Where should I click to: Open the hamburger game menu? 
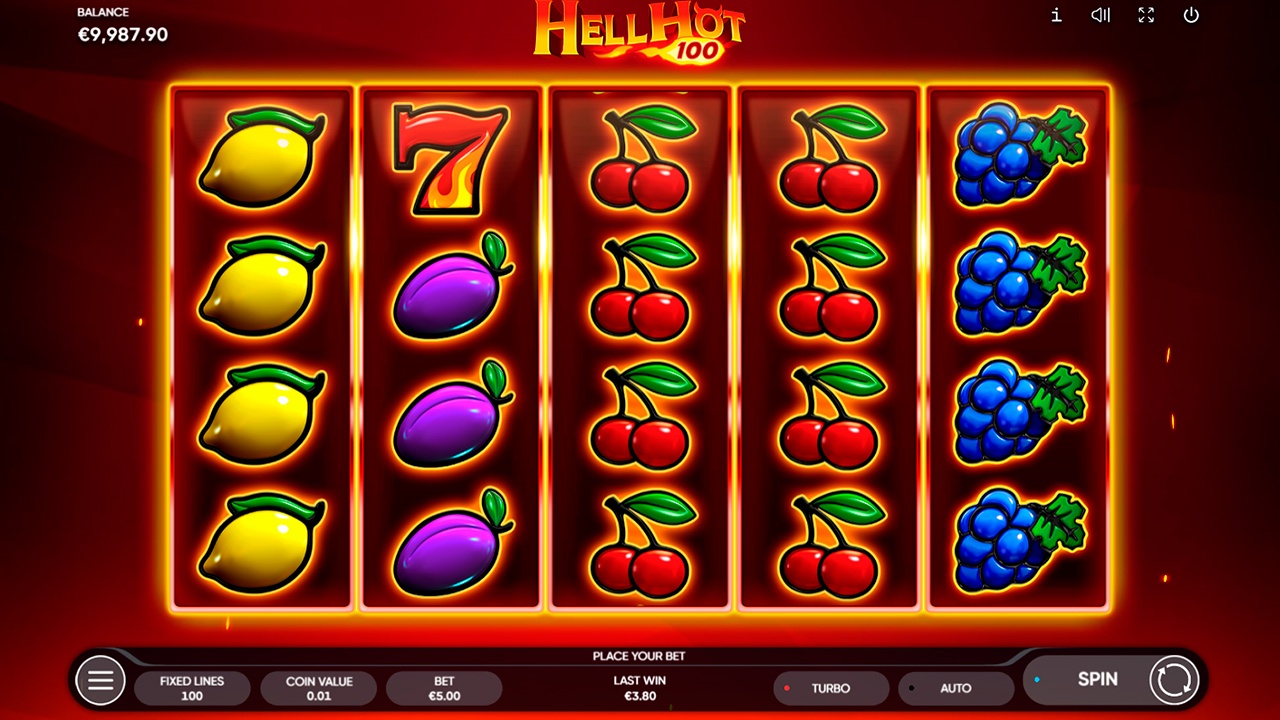[99, 679]
